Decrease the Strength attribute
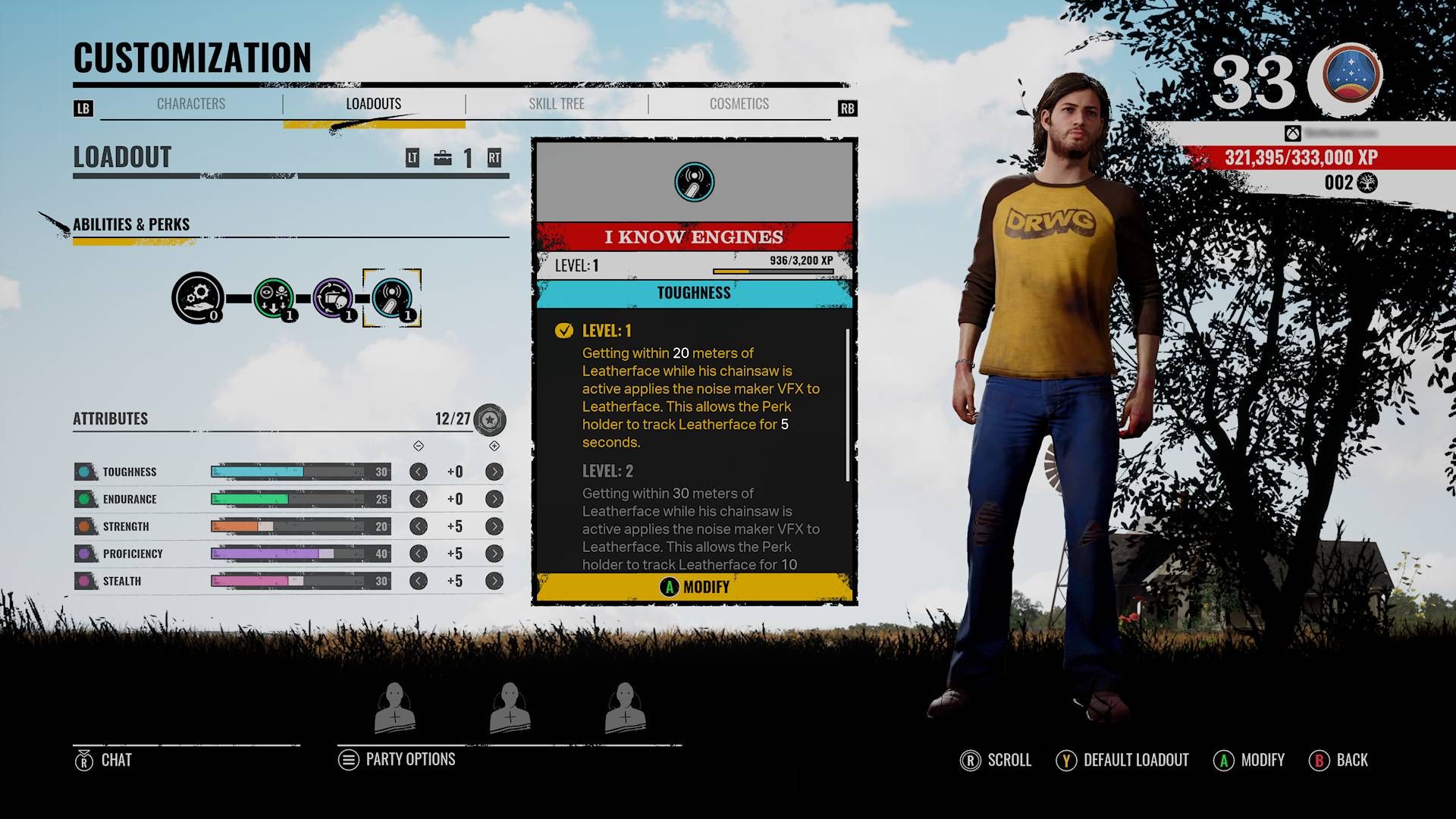 418,526
